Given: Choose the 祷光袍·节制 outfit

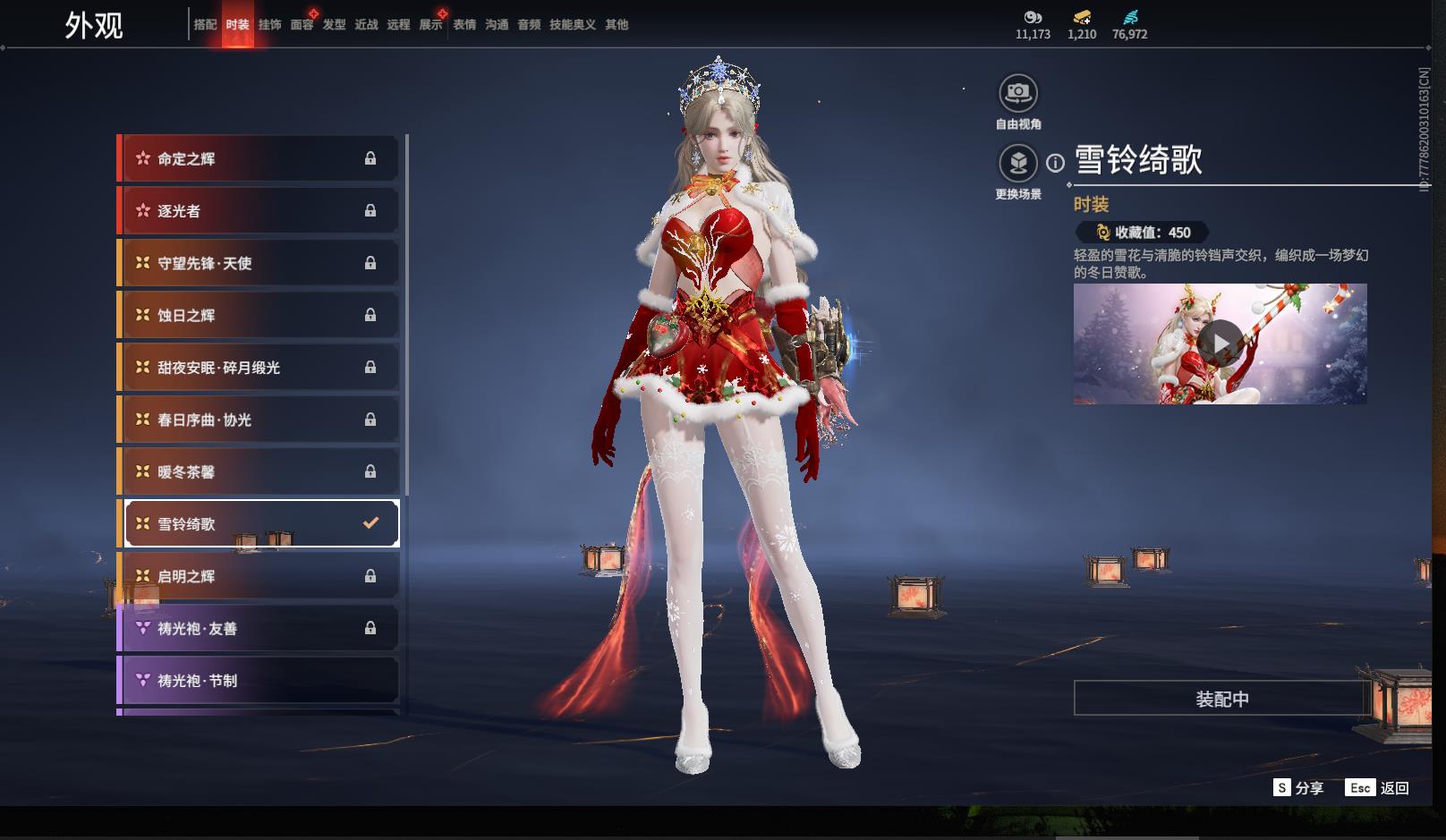Looking at the screenshot, I should pos(259,681).
